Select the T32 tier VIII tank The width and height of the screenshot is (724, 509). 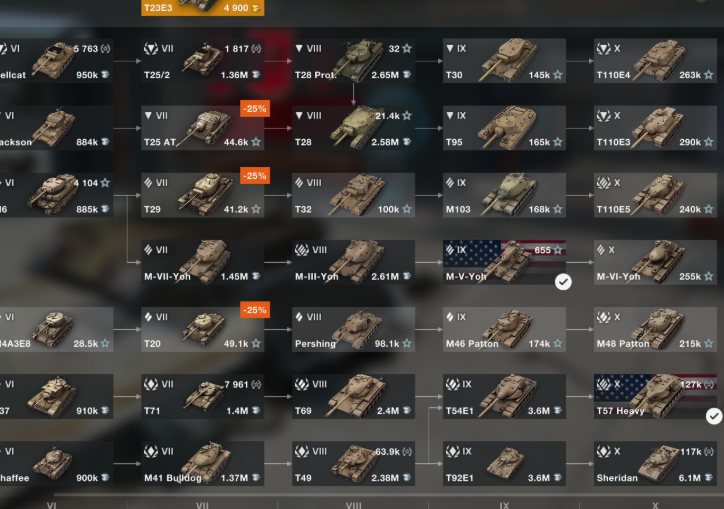[x=353, y=196]
